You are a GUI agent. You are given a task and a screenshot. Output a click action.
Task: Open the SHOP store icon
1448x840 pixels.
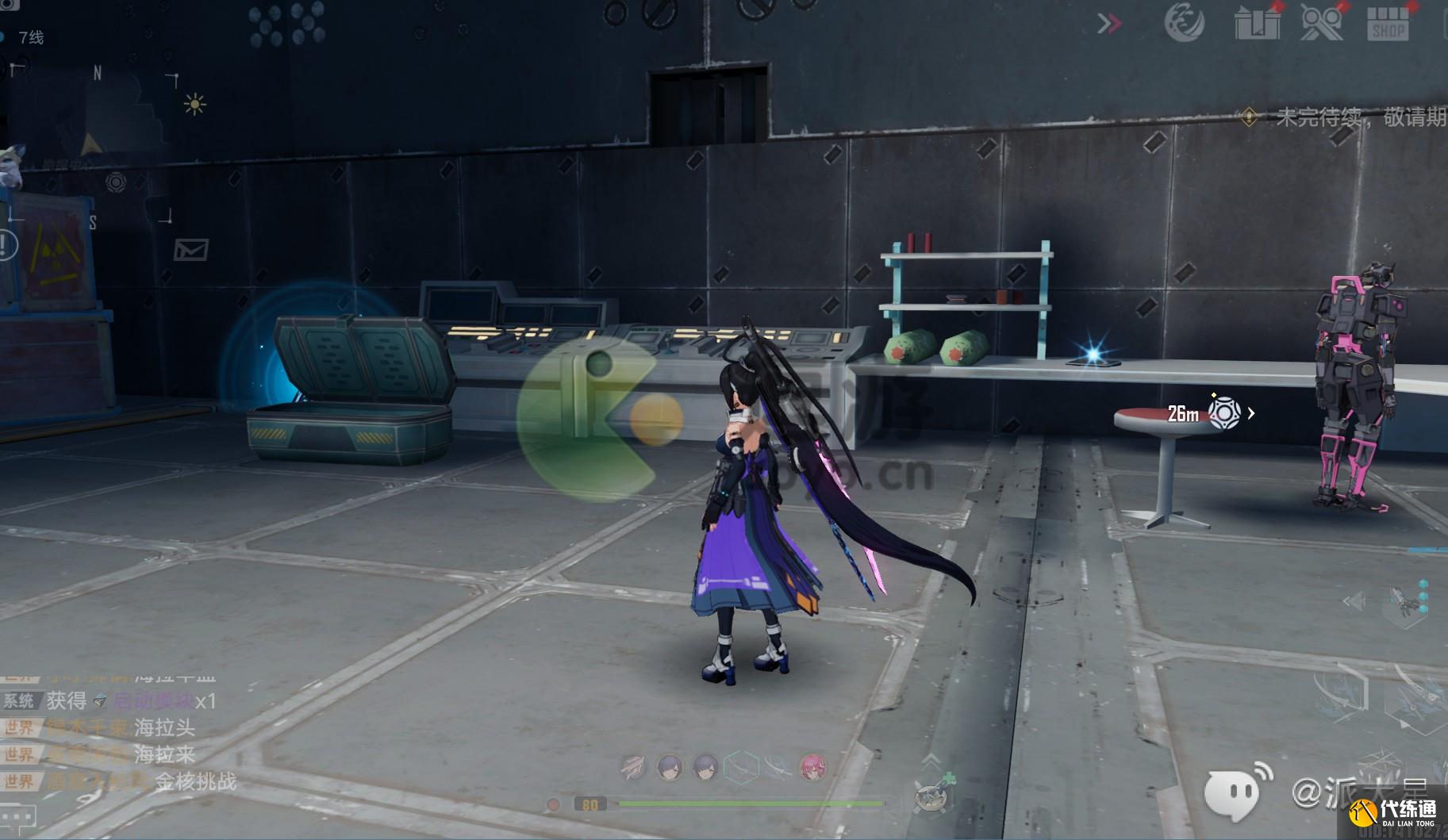coord(1388,23)
